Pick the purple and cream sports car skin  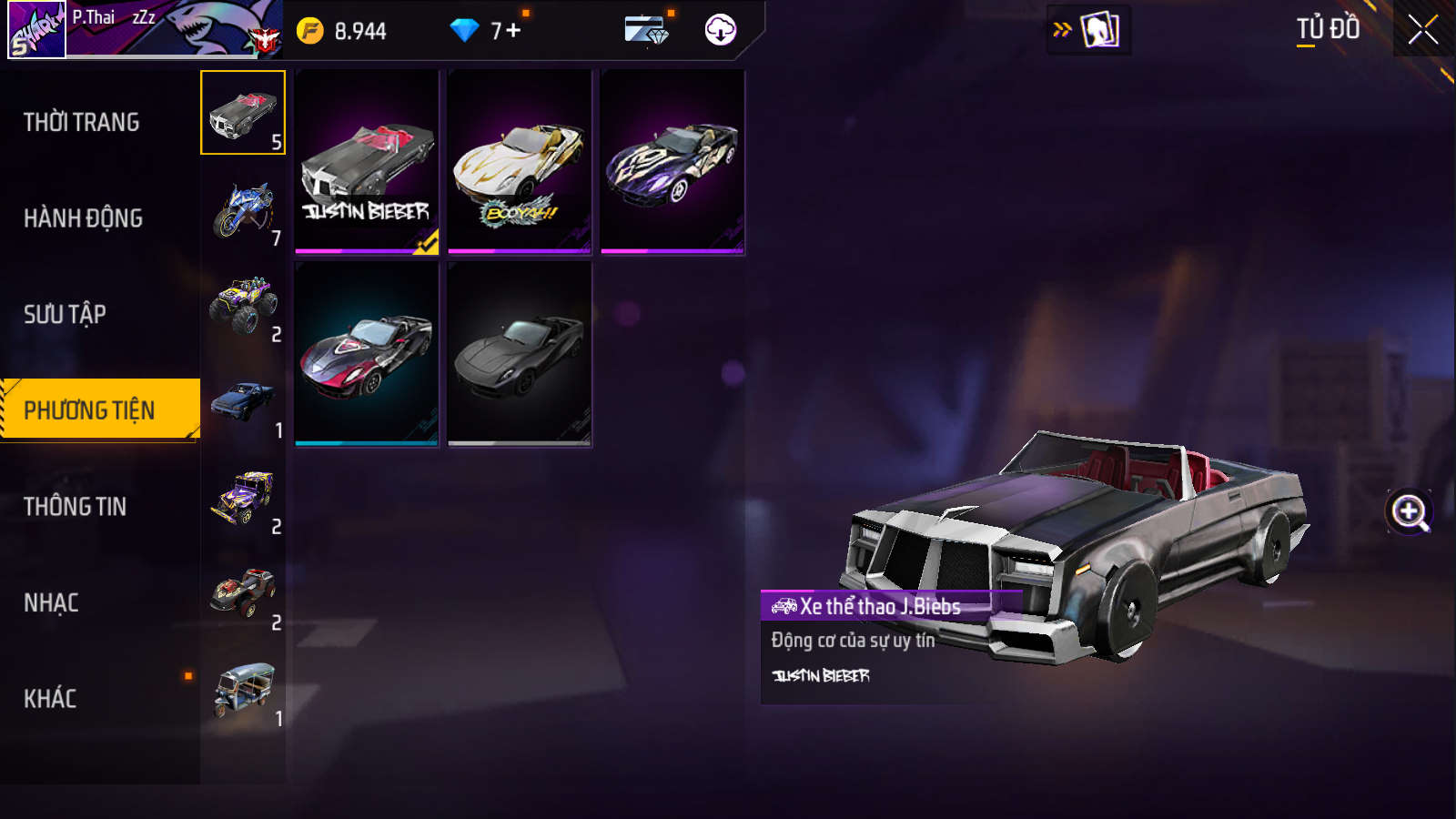pos(672,163)
